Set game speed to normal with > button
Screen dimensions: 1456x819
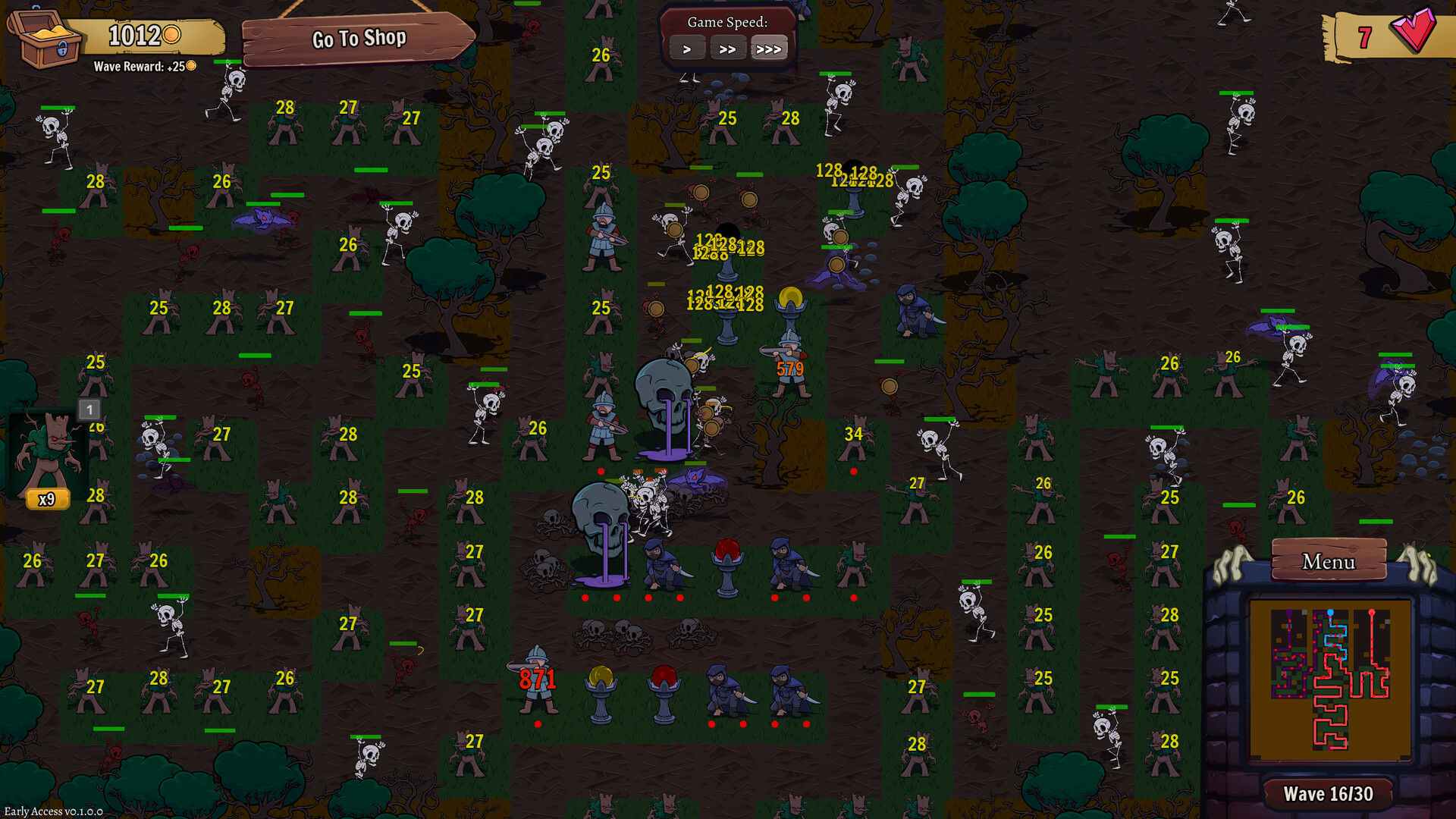(687, 48)
